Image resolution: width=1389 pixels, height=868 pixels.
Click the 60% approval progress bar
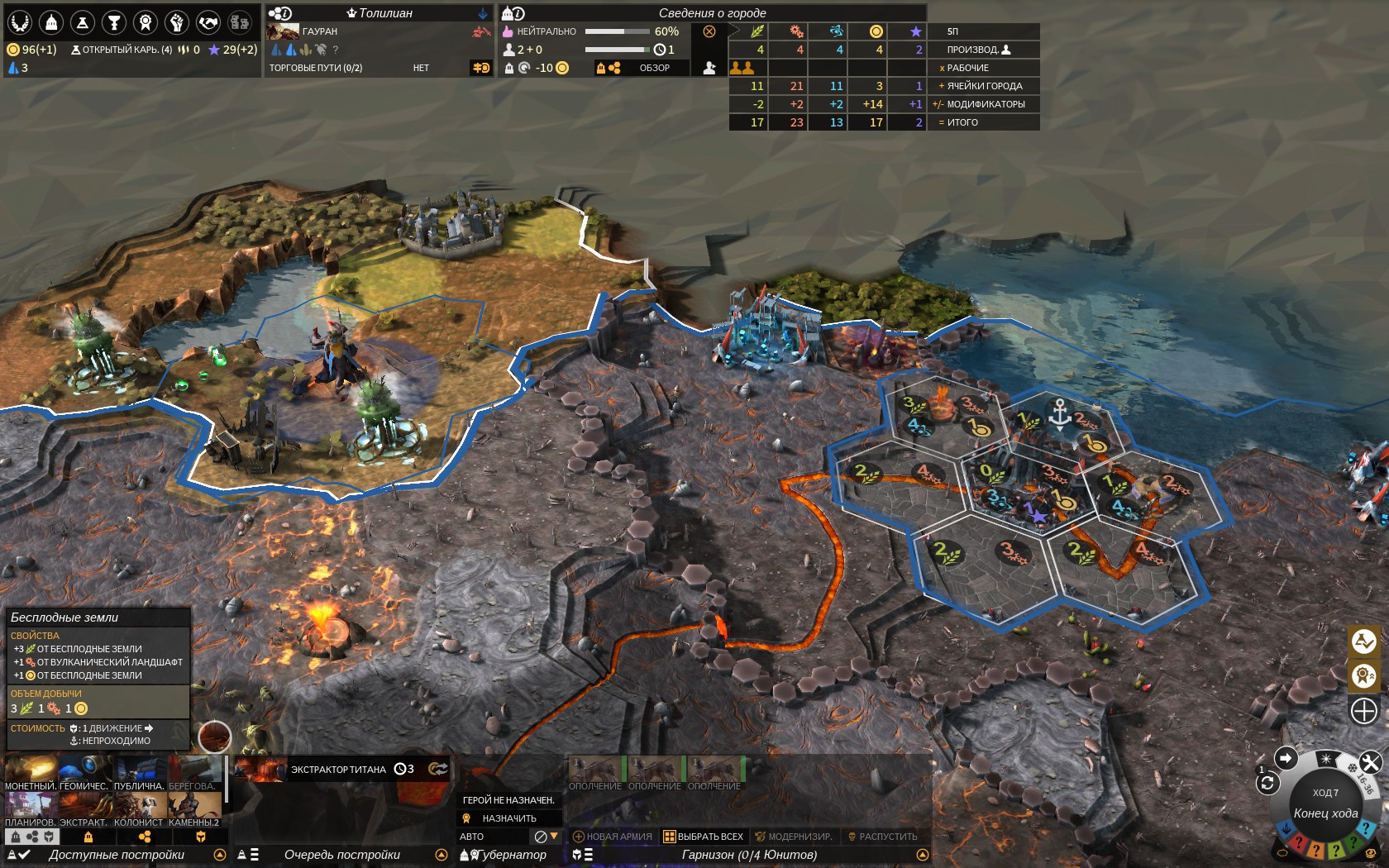pyautogui.click(x=618, y=31)
